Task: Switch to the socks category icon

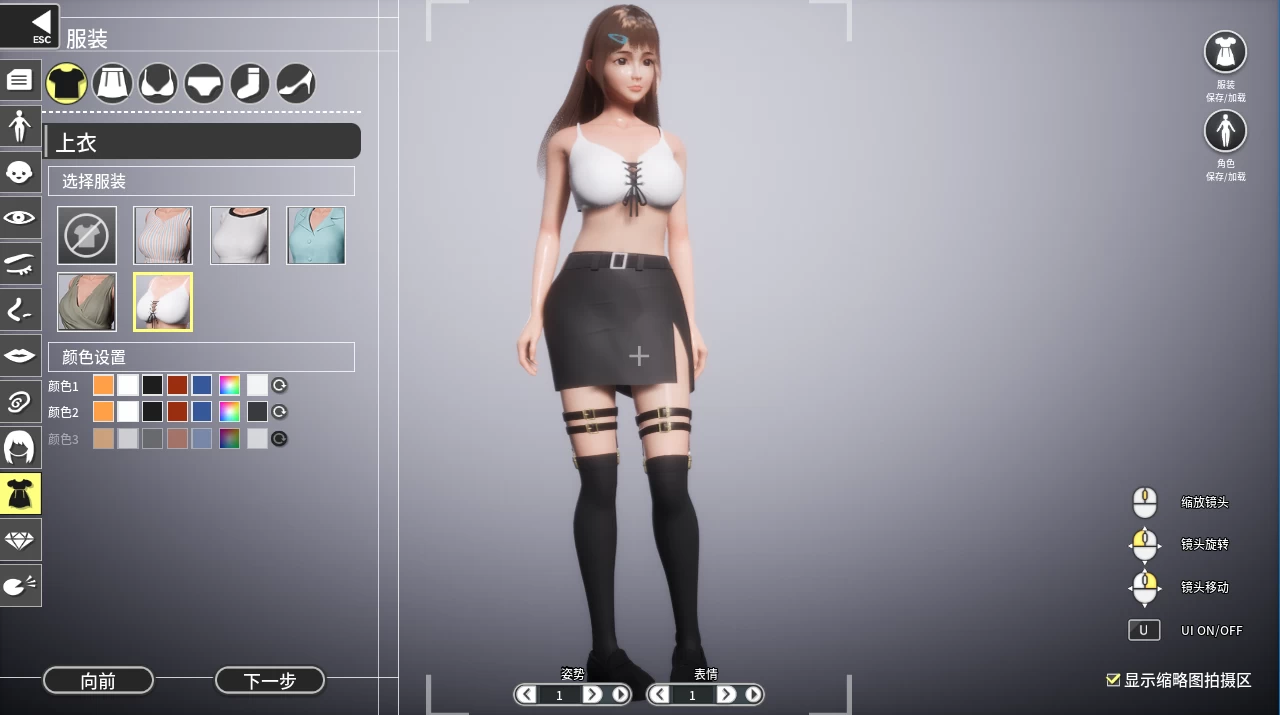Action: pyautogui.click(x=250, y=84)
